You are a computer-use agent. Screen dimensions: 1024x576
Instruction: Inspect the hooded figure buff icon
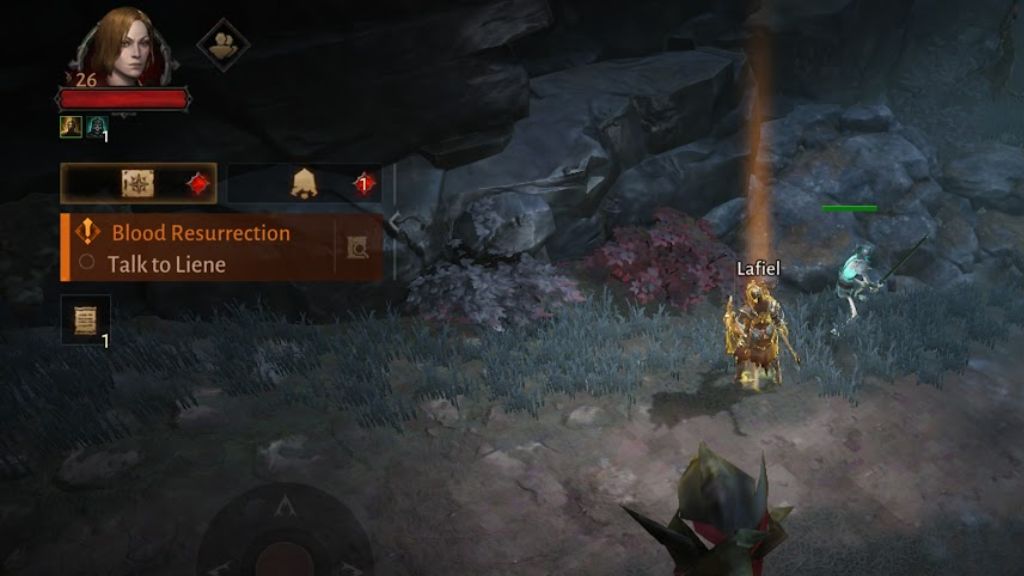click(96, 126)
